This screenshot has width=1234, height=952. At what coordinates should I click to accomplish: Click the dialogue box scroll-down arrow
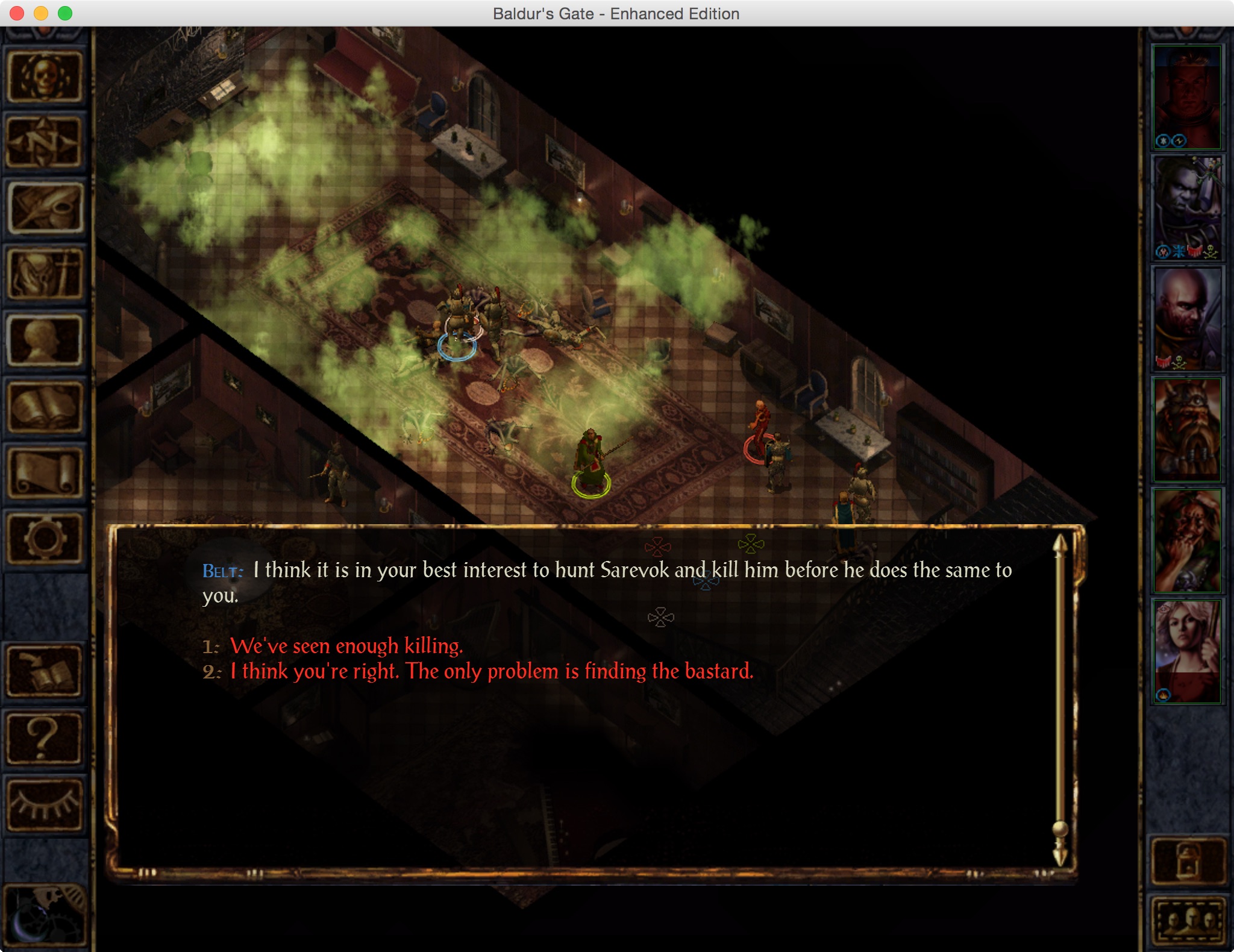[x=1060, y=856]
